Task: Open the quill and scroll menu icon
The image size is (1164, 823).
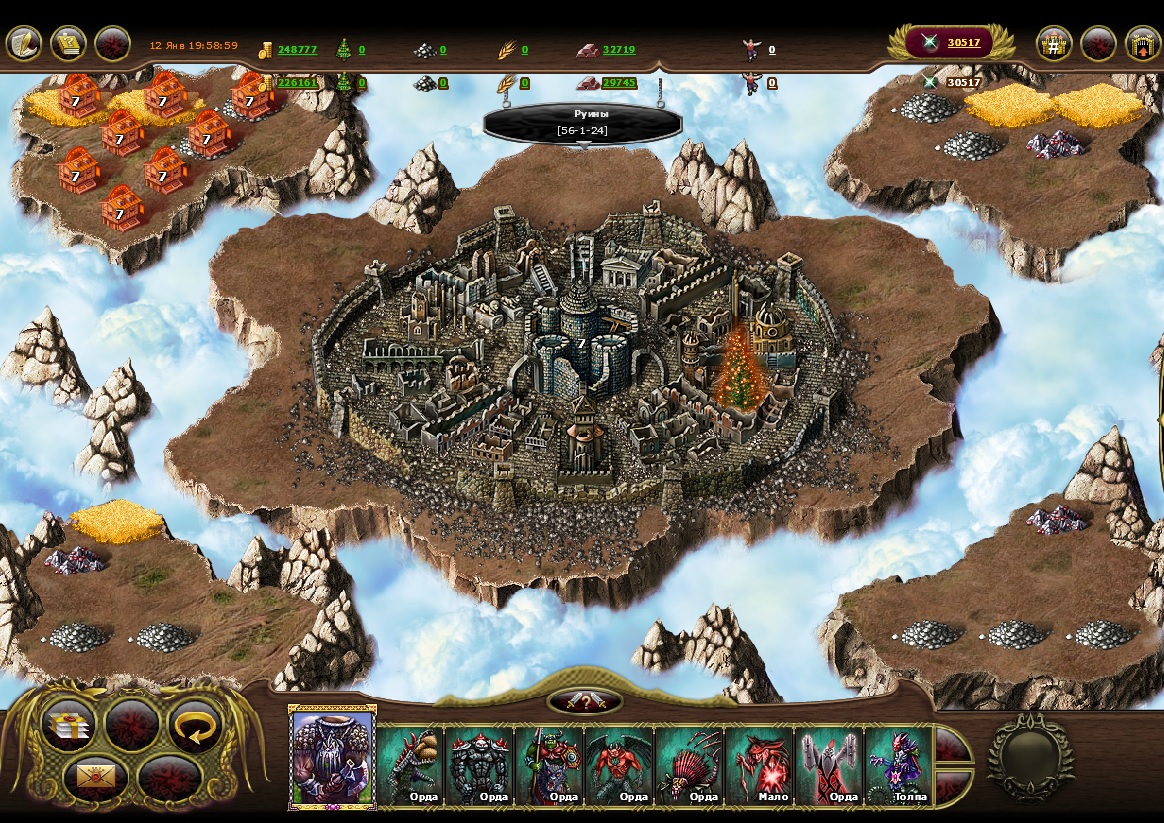Action: click(x=24, y=44)
